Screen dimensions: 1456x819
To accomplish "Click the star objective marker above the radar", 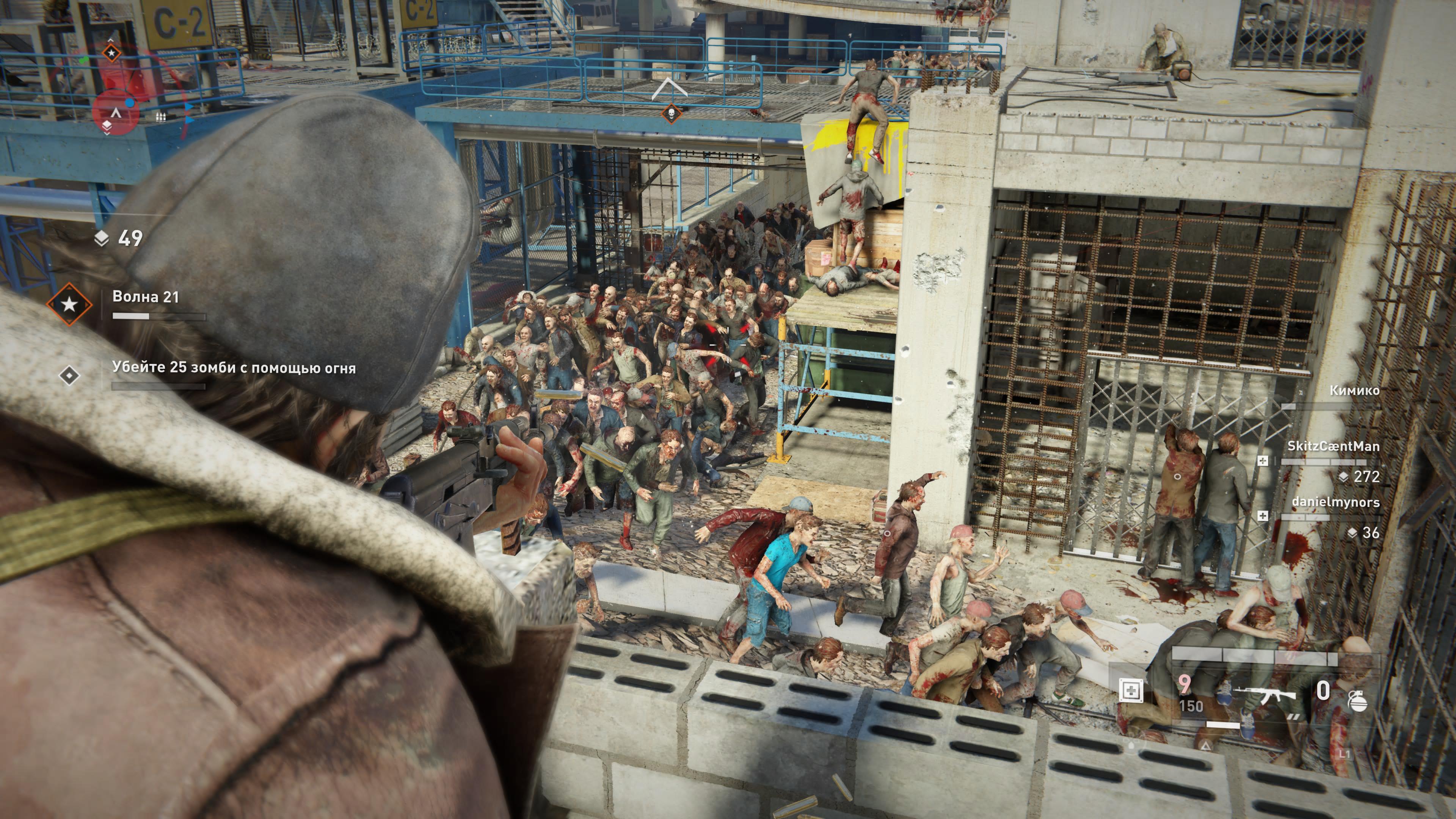I will pos(111,53).
